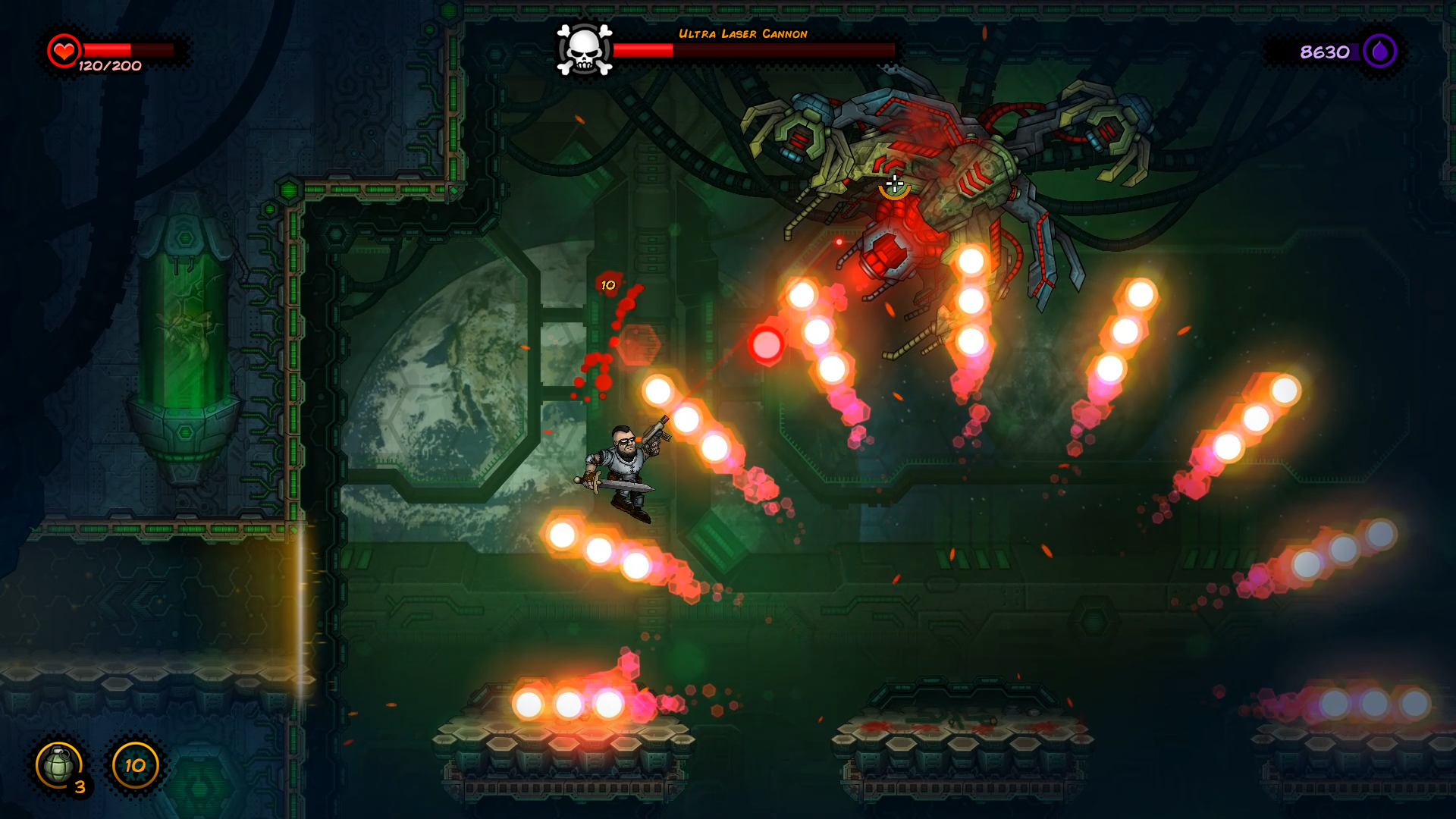Click the orange circle showing 10
Viewport: 1456px width, 819px height.
coord(136,765)
